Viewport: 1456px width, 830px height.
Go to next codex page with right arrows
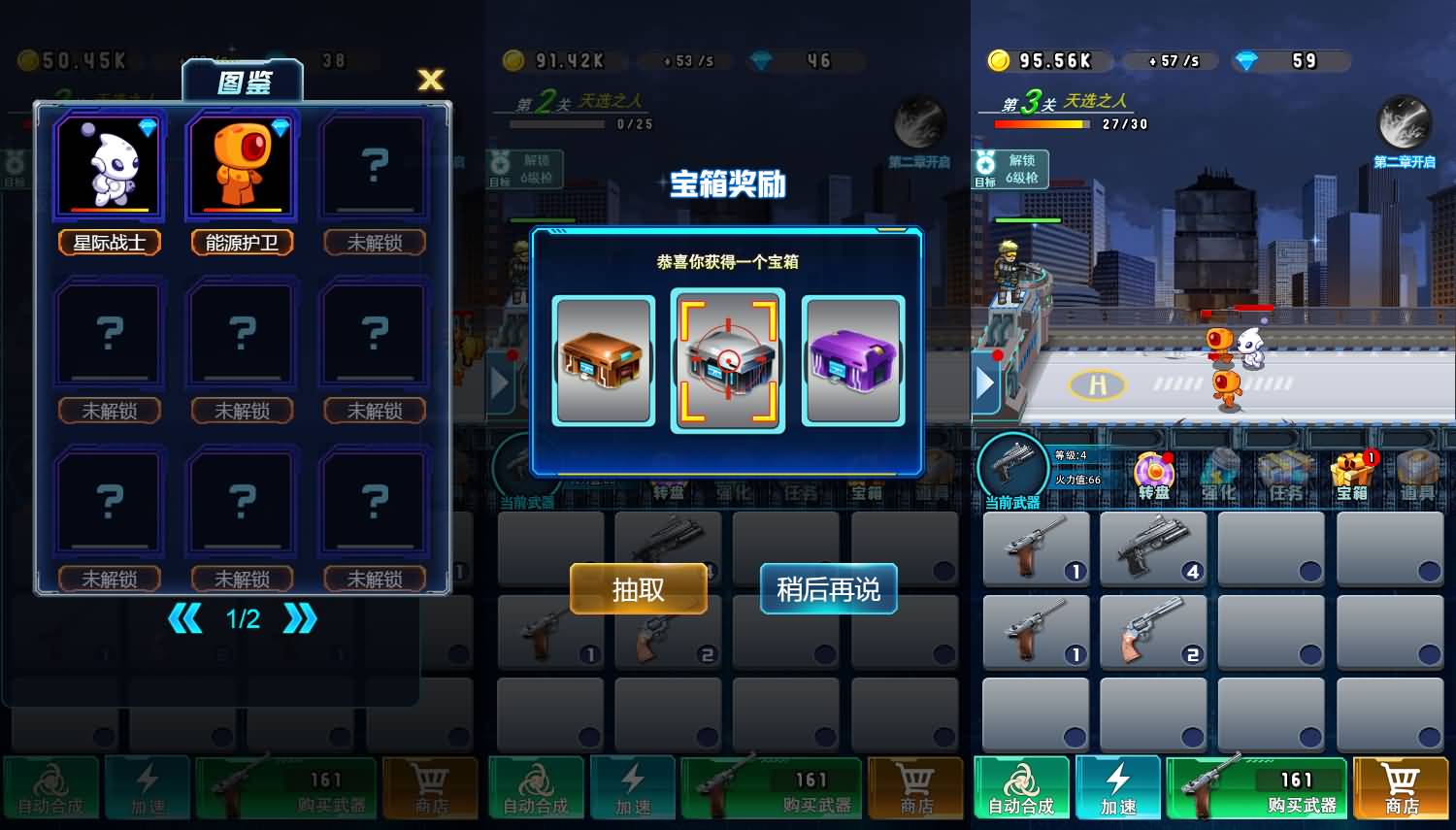pyautogui.click(x=300, y=618)
